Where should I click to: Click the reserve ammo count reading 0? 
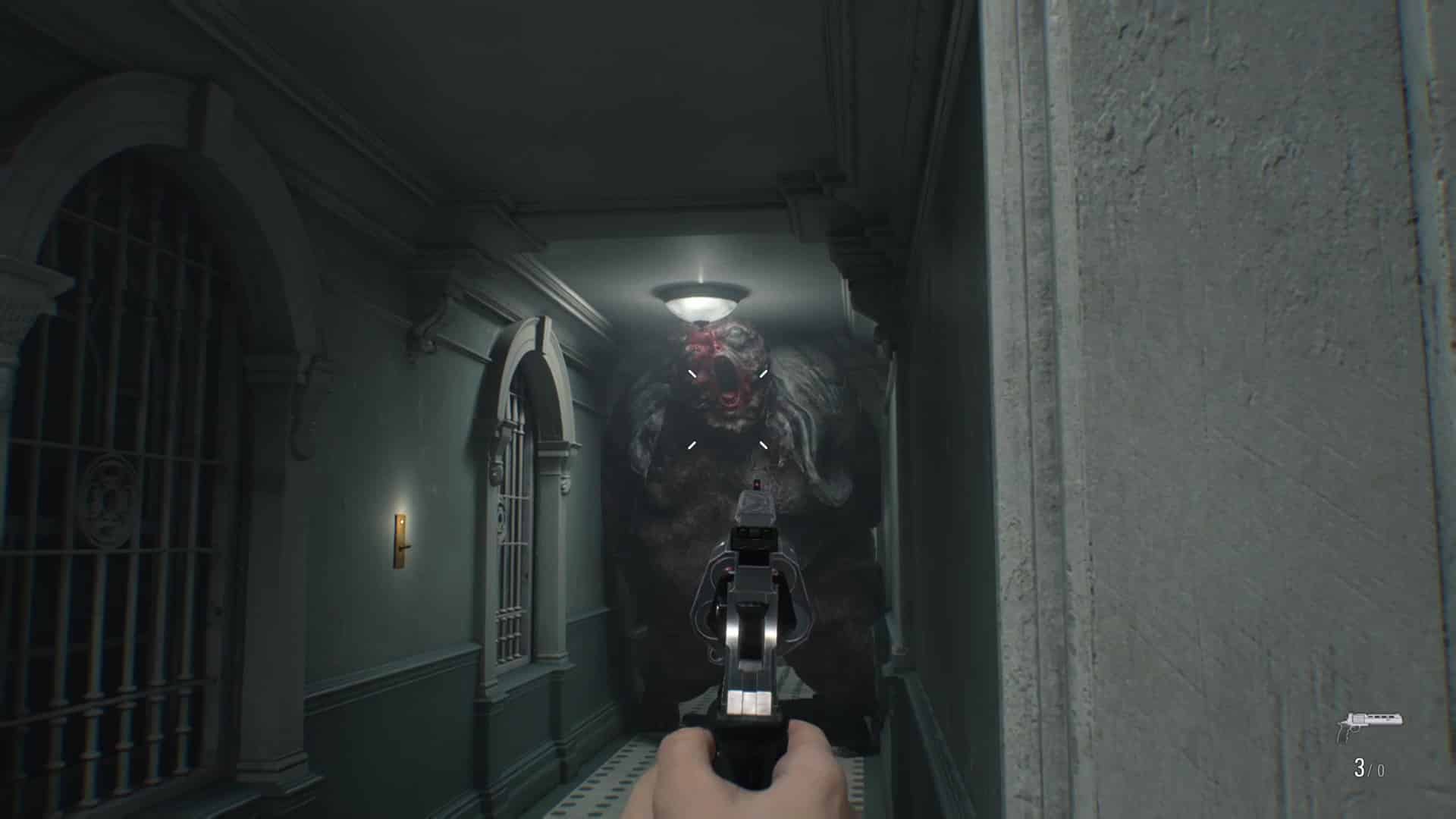click(x=1383, y=770)
